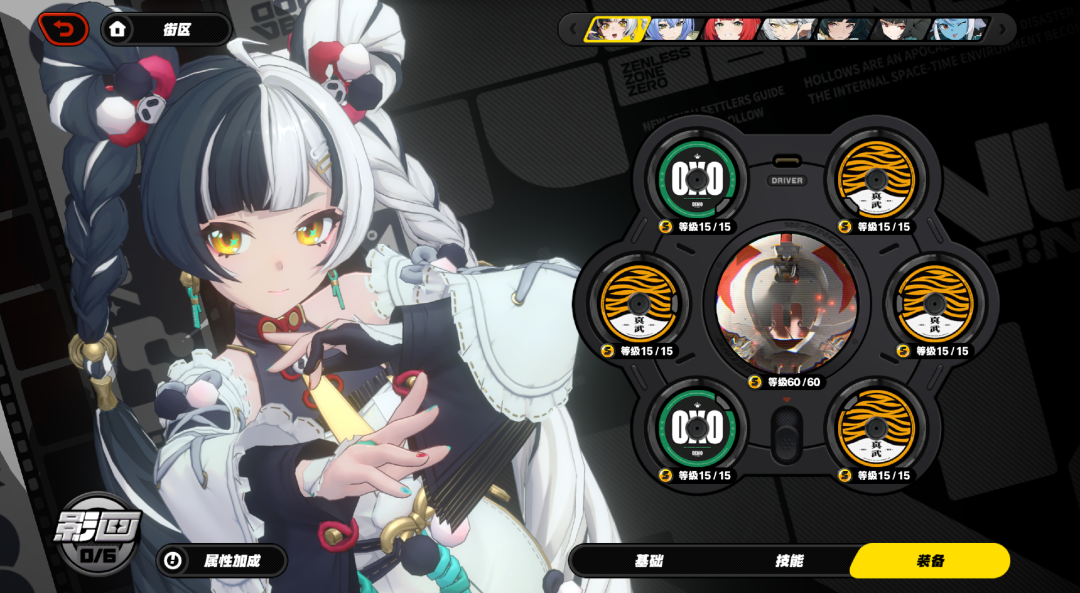1080x593 pixels.
Task: Open the central W-Engine slot, 等级60/60
Action: pyautogui.click(x=786, y=301)
